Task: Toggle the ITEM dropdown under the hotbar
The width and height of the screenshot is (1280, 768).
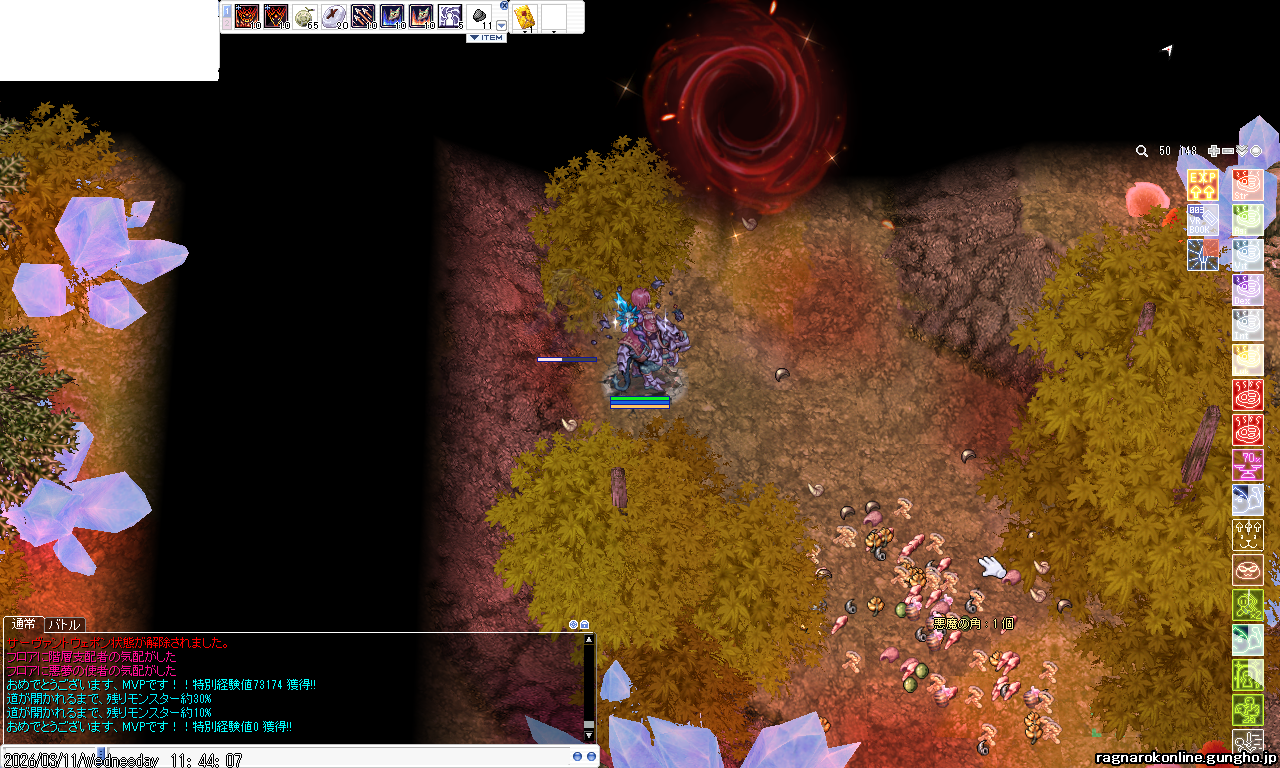Action: [x=487, y=38]
